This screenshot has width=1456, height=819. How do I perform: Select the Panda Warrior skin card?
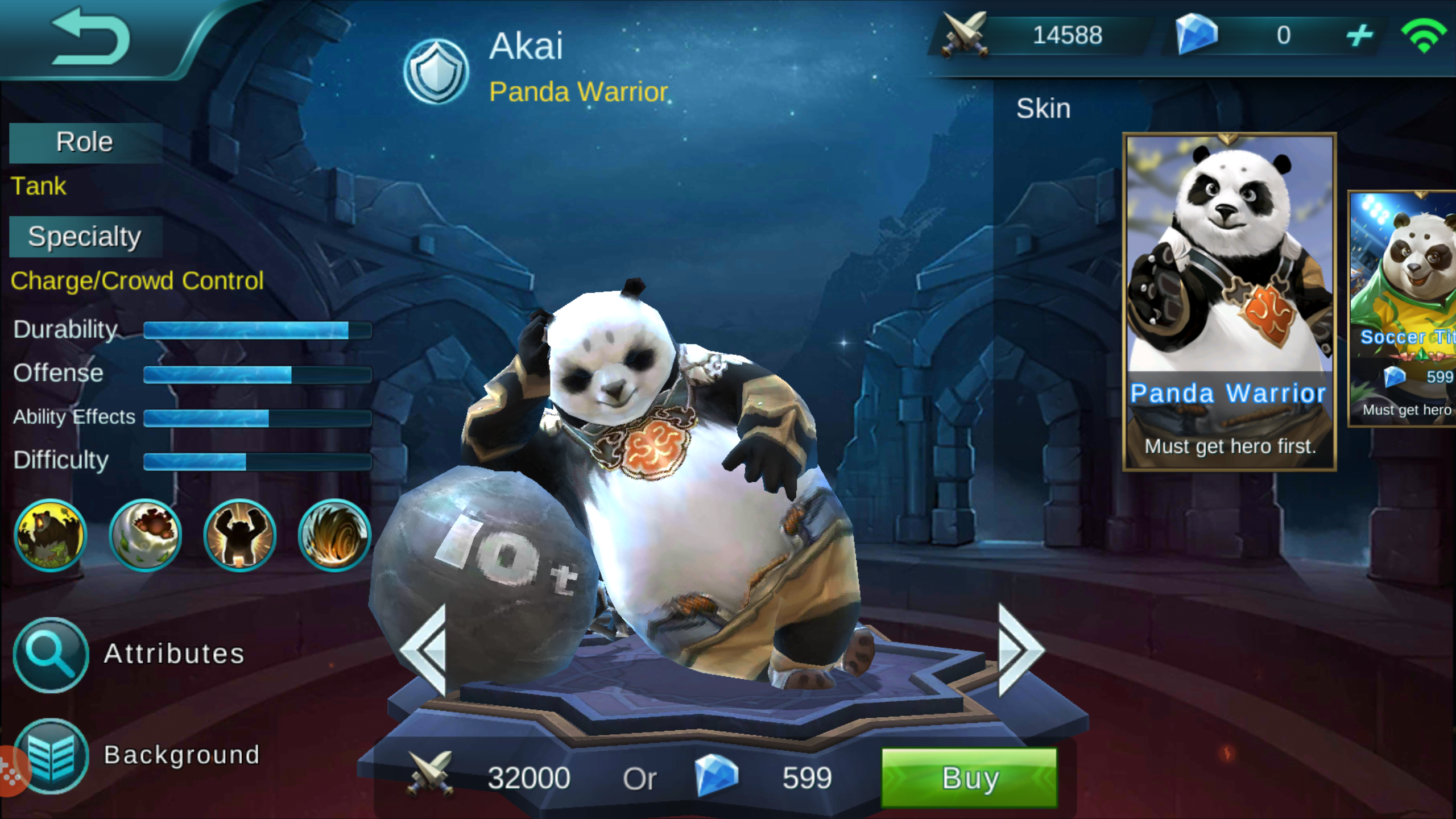[x=1229, y=301]
